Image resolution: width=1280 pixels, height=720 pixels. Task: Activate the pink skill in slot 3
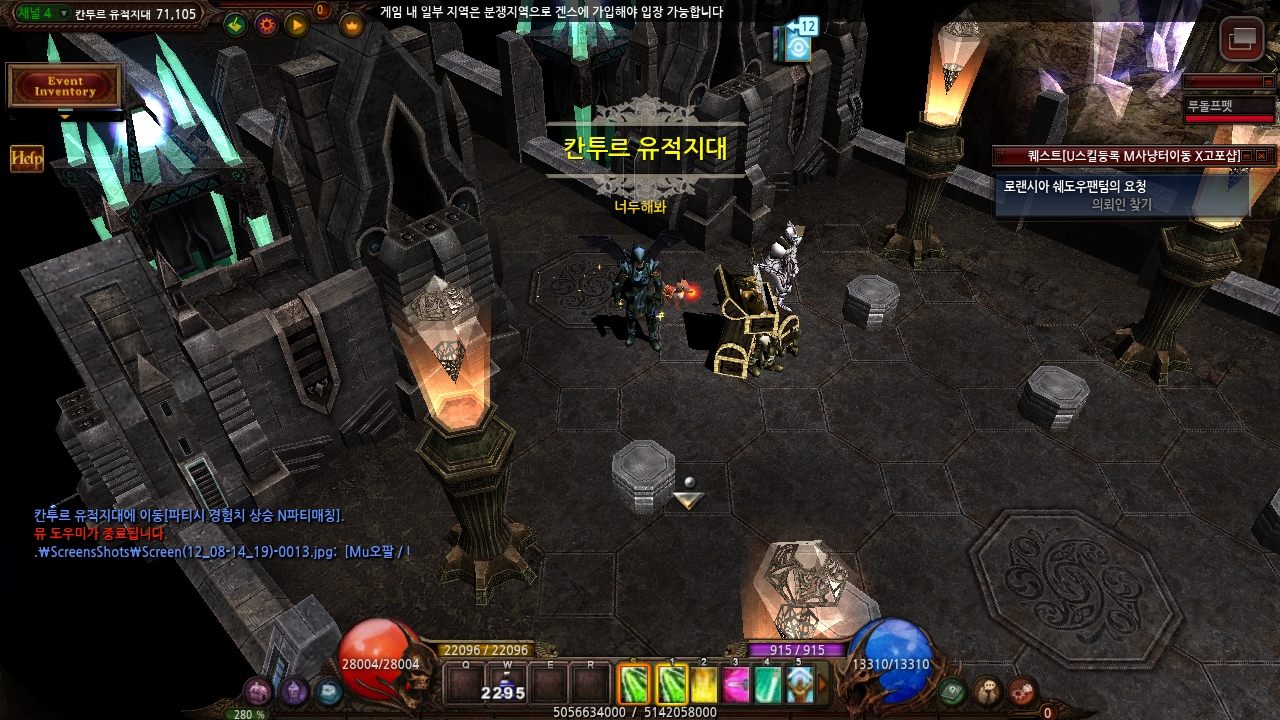pos(736,685)
